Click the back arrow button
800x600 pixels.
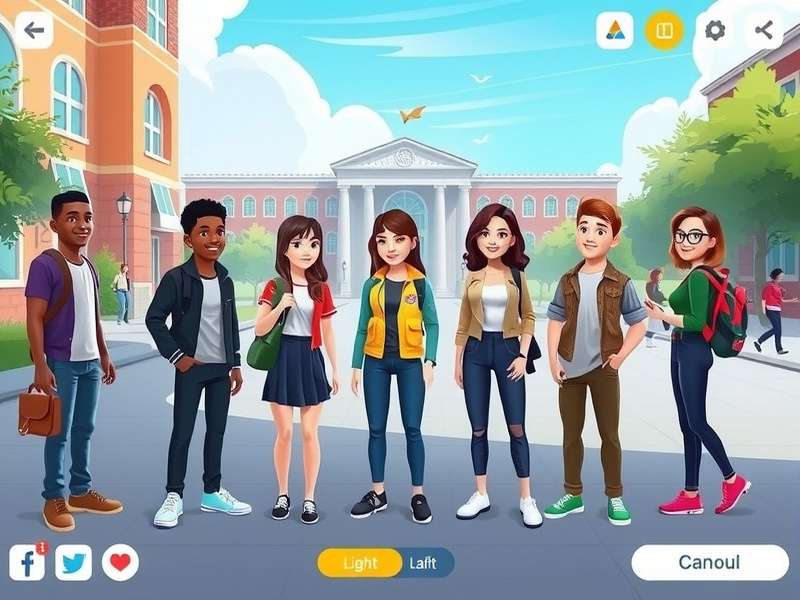(x=34, y=30)
